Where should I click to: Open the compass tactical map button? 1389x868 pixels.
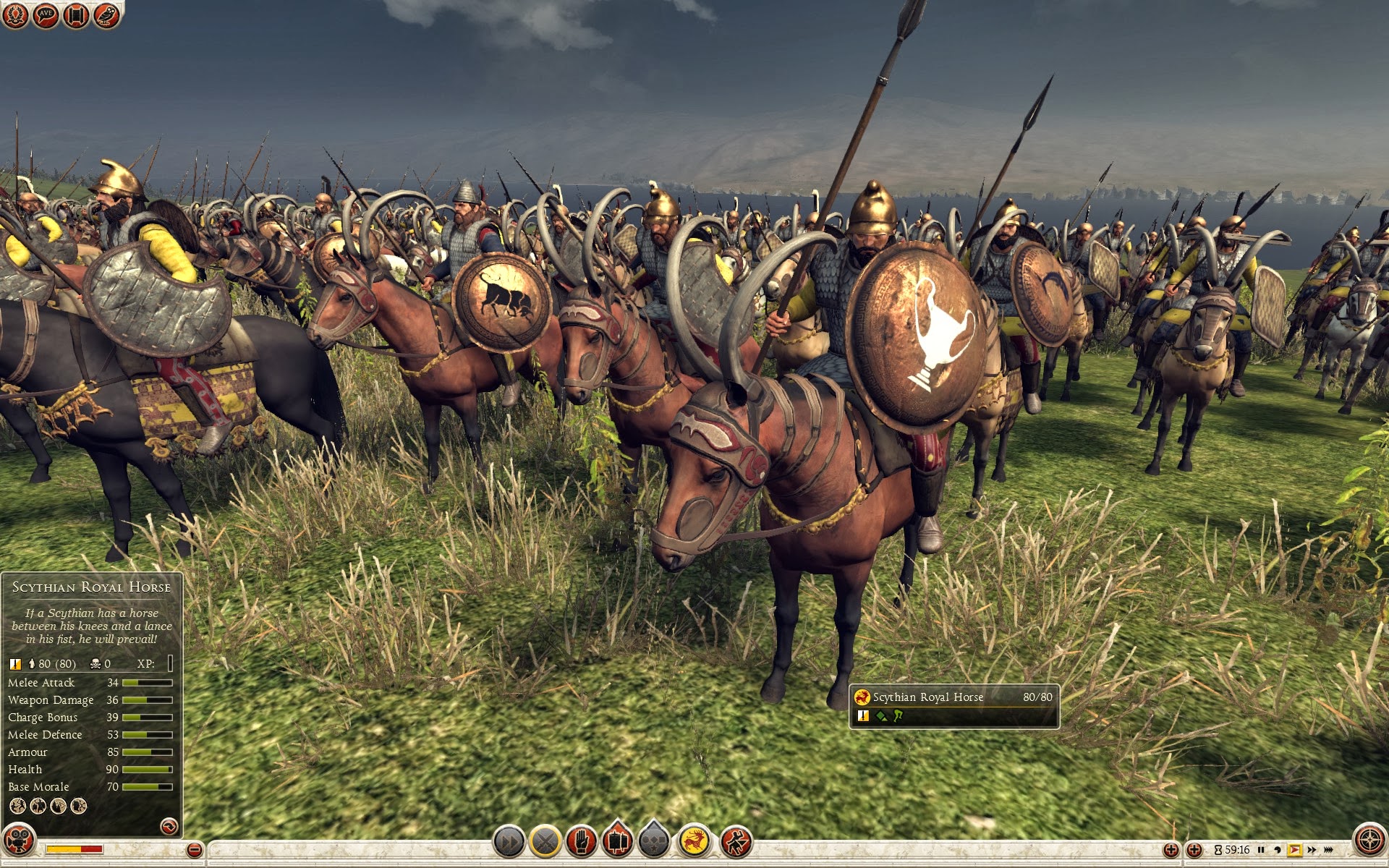point(1369,840)
